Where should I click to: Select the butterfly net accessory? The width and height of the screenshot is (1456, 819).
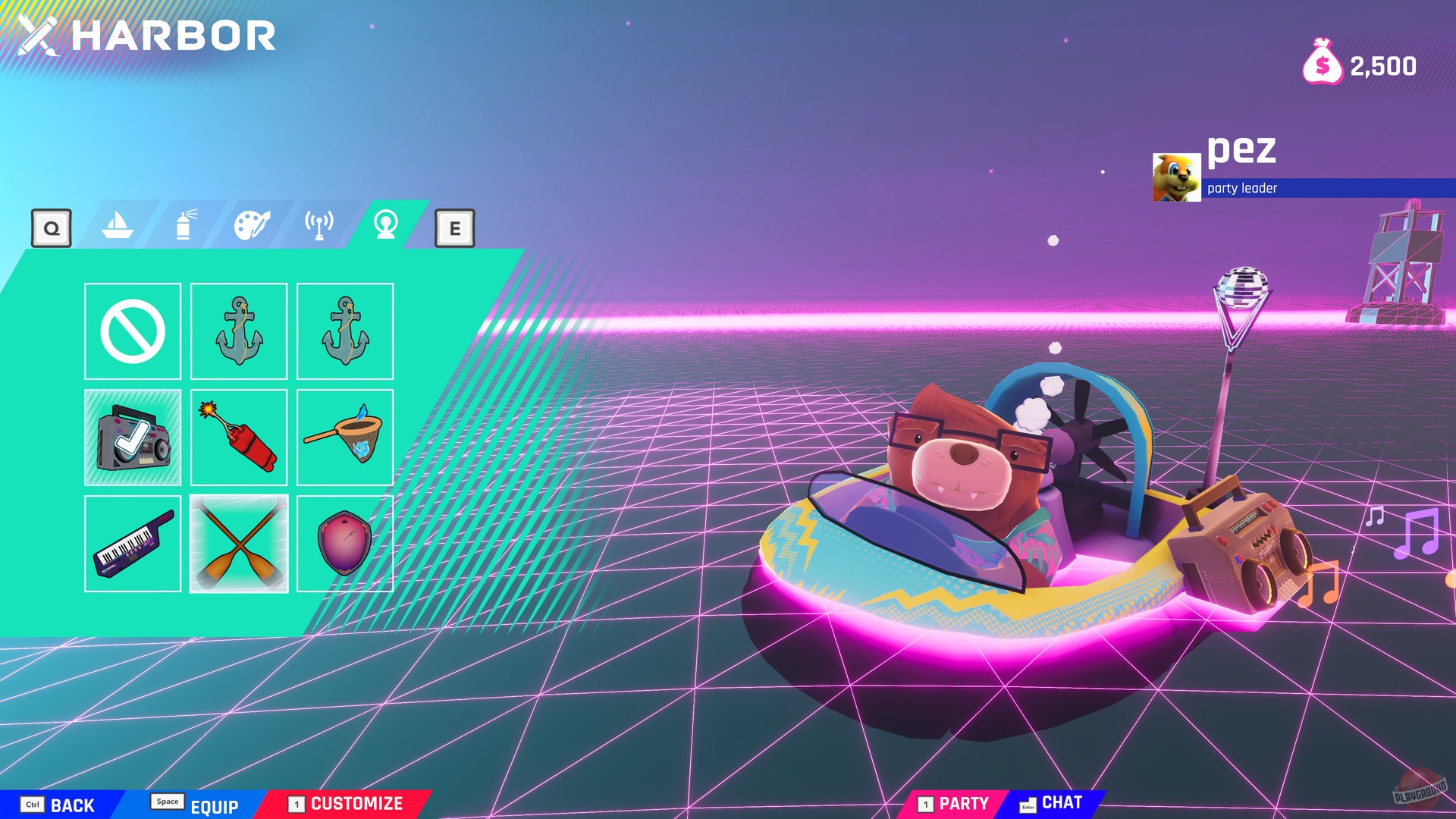tap(346, 435)
